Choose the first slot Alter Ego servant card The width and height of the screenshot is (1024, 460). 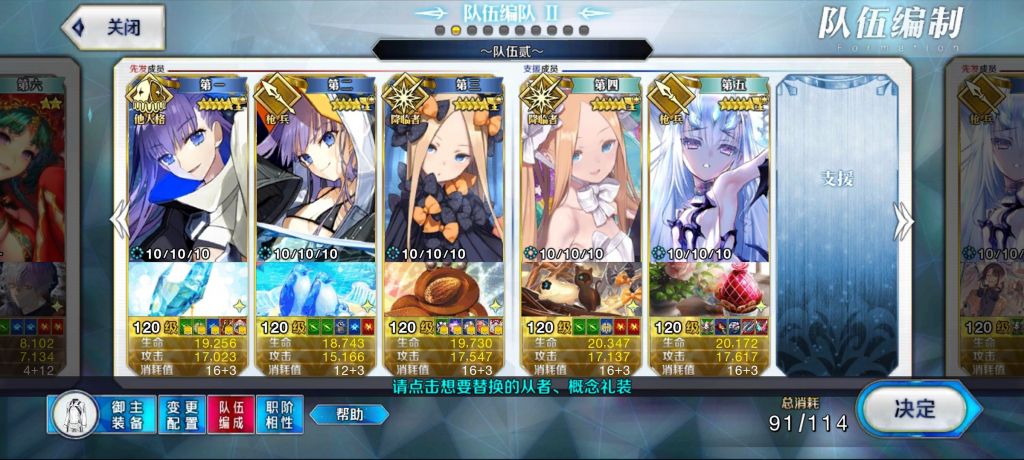pyautogui.click(x=187, y=175)
